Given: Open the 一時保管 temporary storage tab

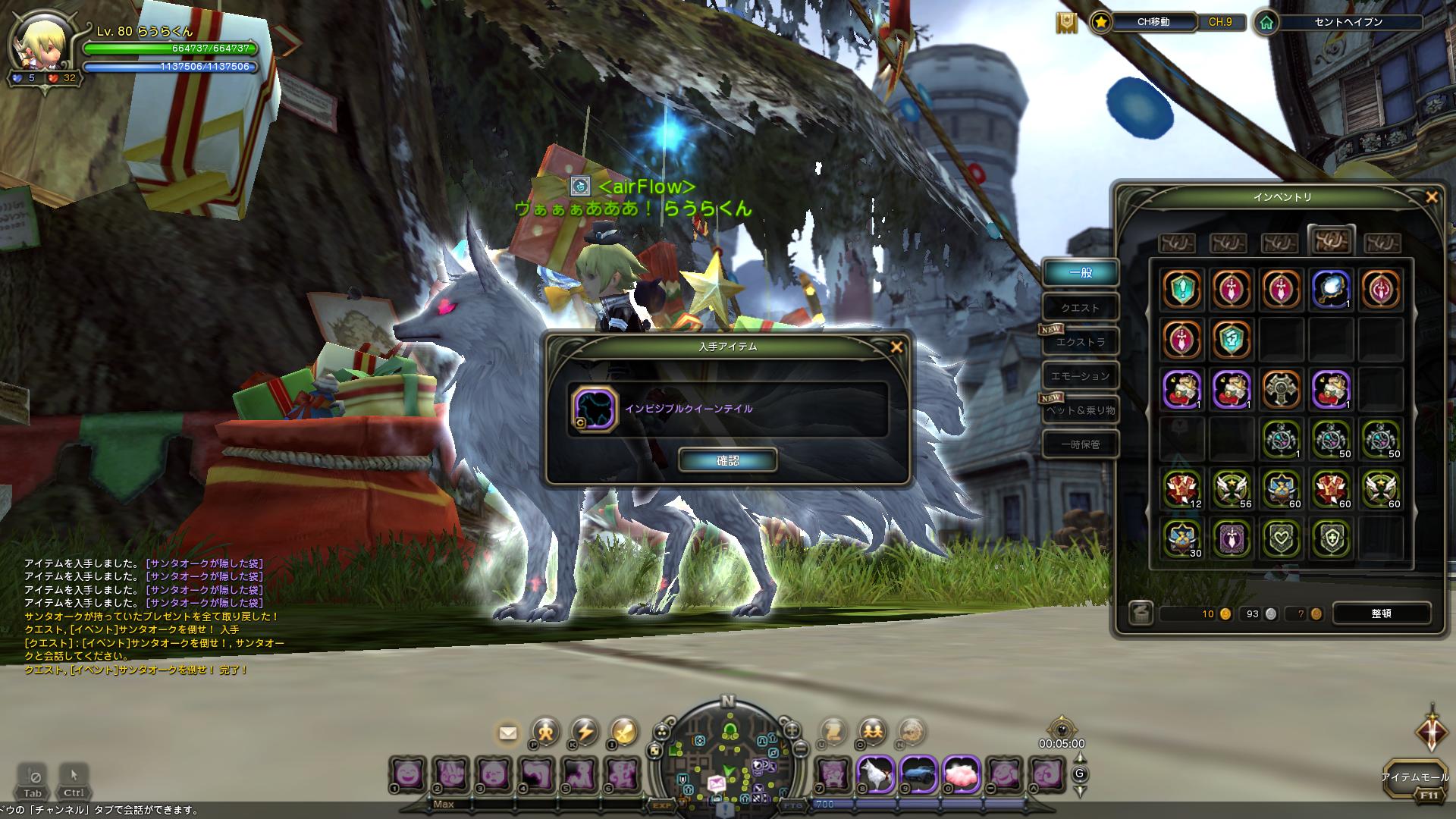Looking at the screenshot, I should pos(1080,444).
